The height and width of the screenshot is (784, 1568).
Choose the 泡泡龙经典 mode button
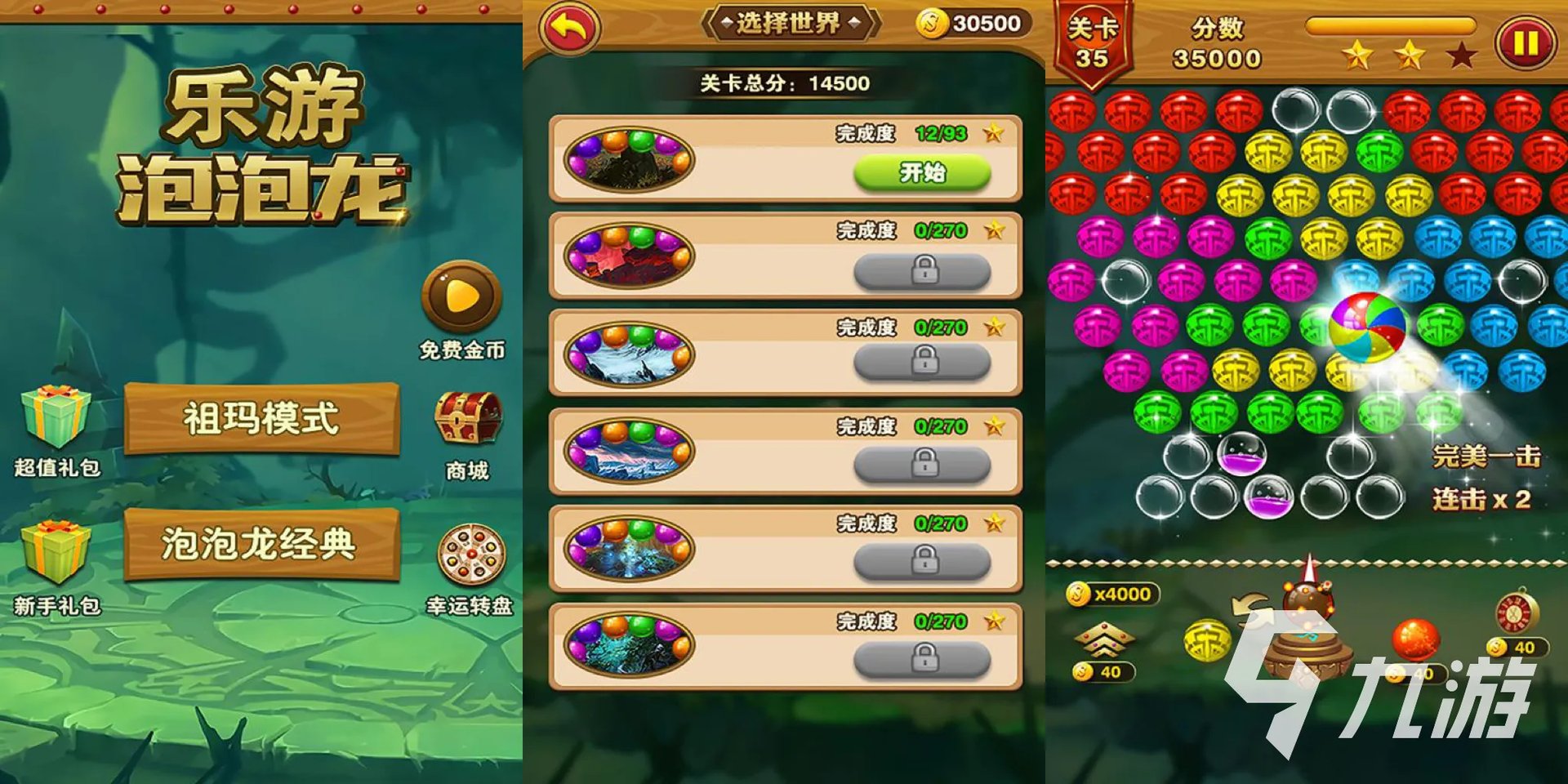261,544
